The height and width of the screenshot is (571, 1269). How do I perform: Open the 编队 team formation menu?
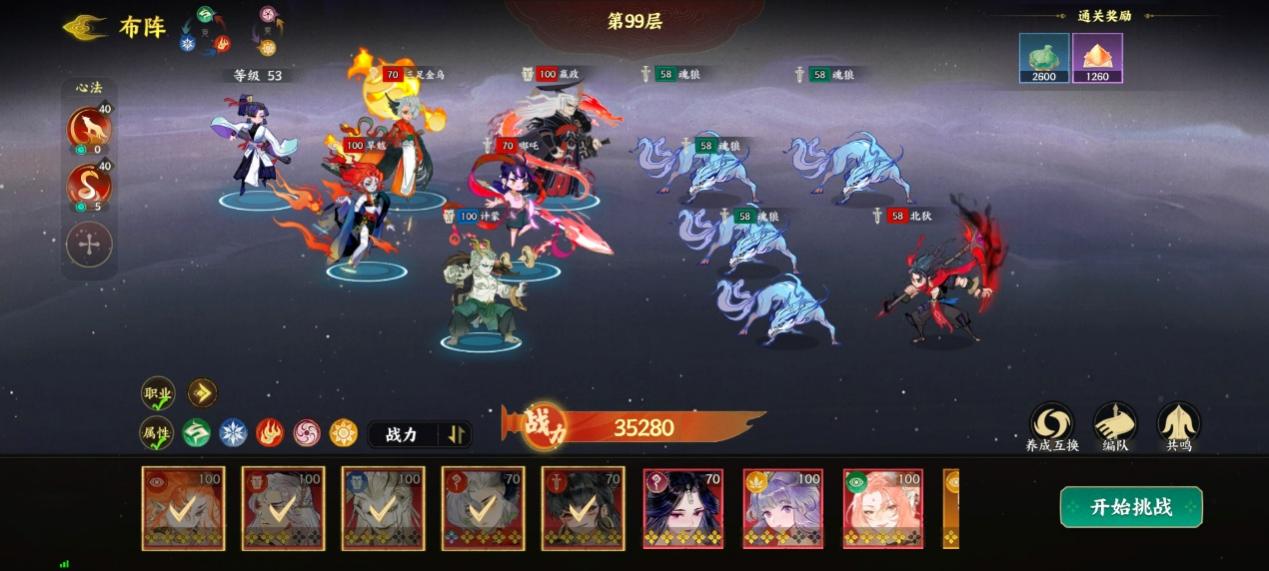coord(1115,427)
